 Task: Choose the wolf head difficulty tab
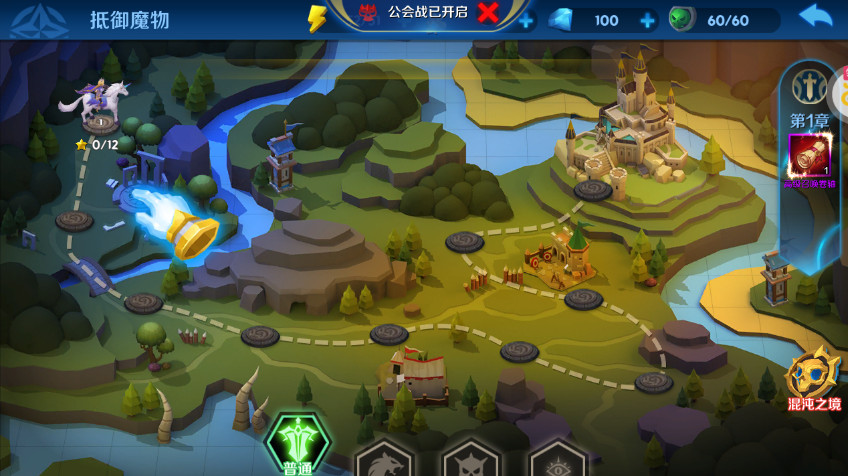click(x=384, y=458)
